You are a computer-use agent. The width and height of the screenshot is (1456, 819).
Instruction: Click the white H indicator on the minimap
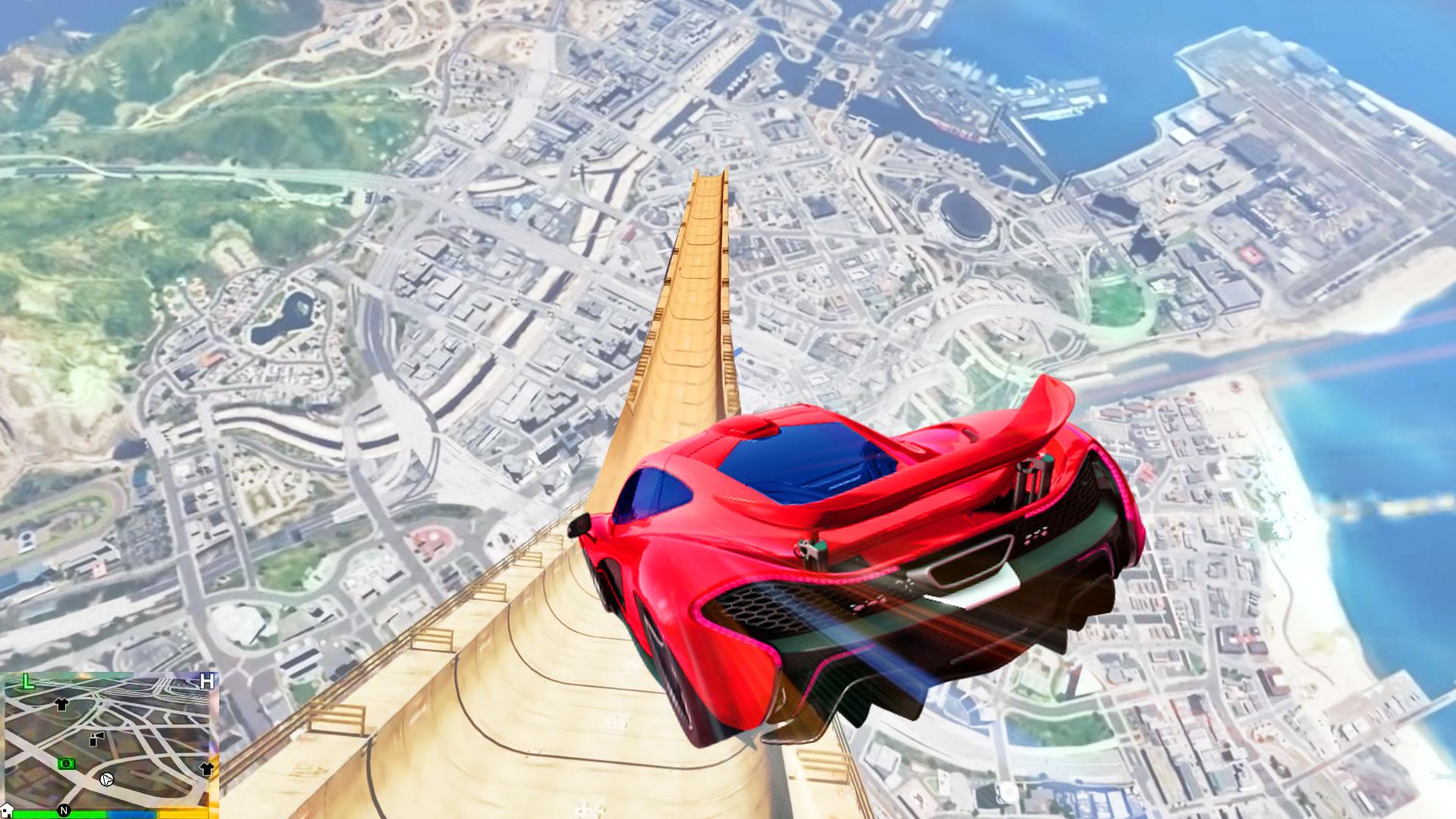pos(206,681)
